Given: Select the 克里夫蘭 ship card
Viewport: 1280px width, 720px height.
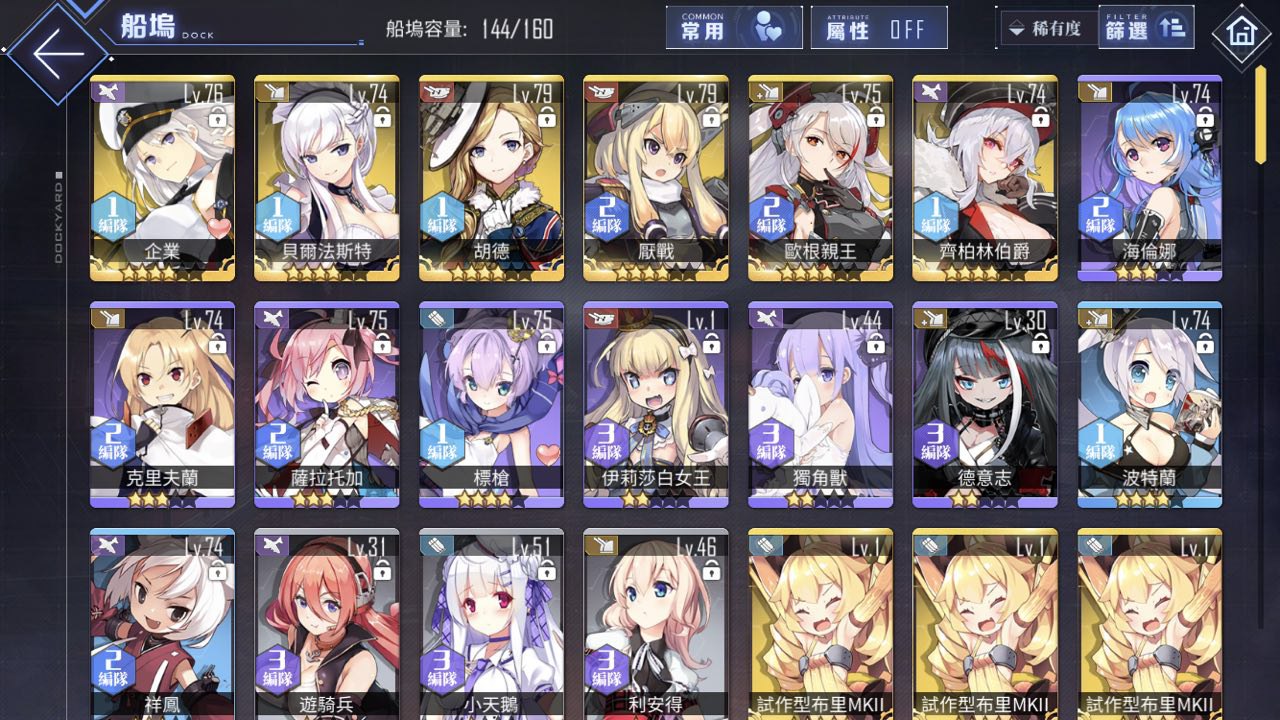Looking at the screenshot, I should (162, 404).
